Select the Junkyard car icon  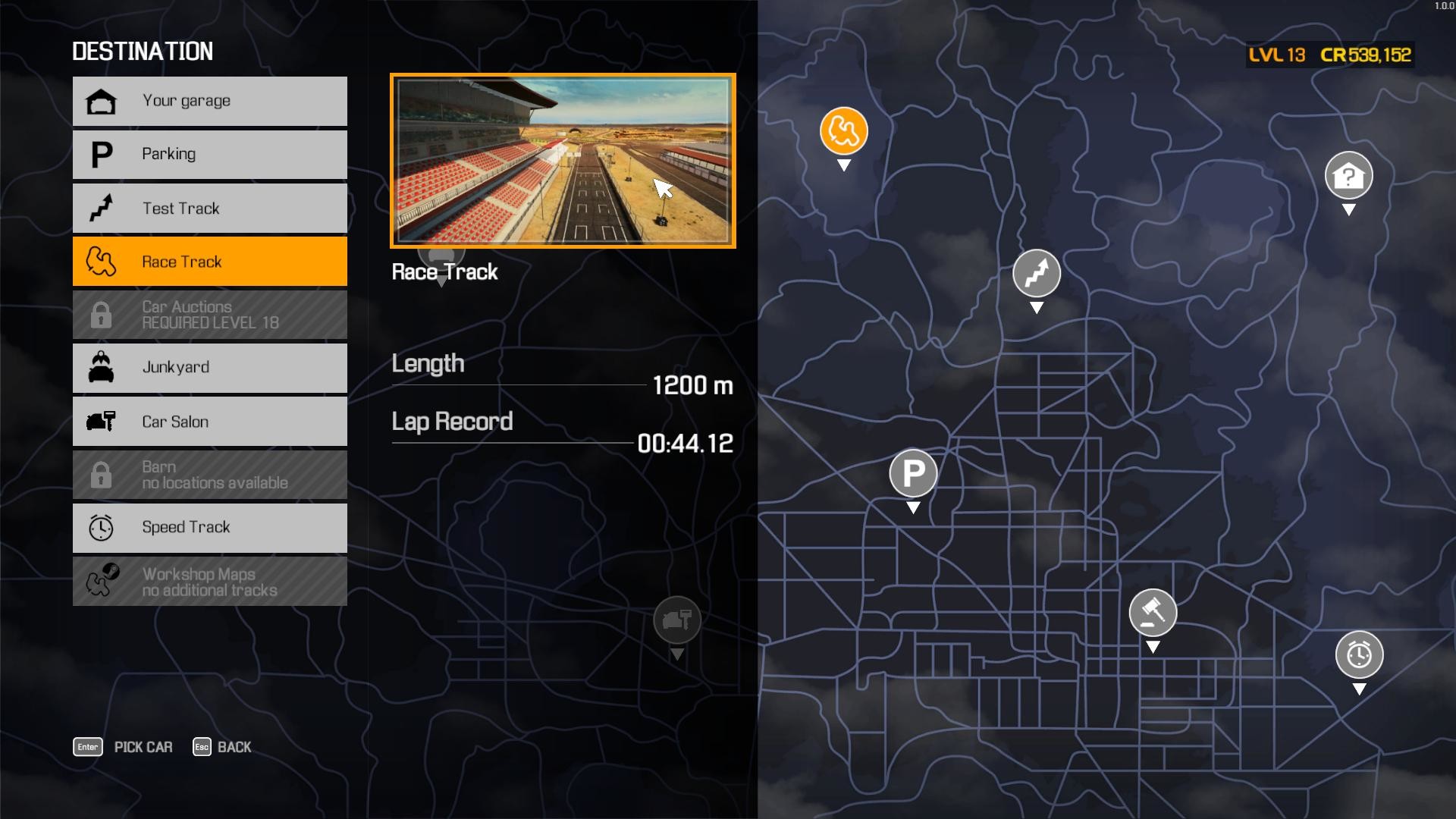pos(102,368)
